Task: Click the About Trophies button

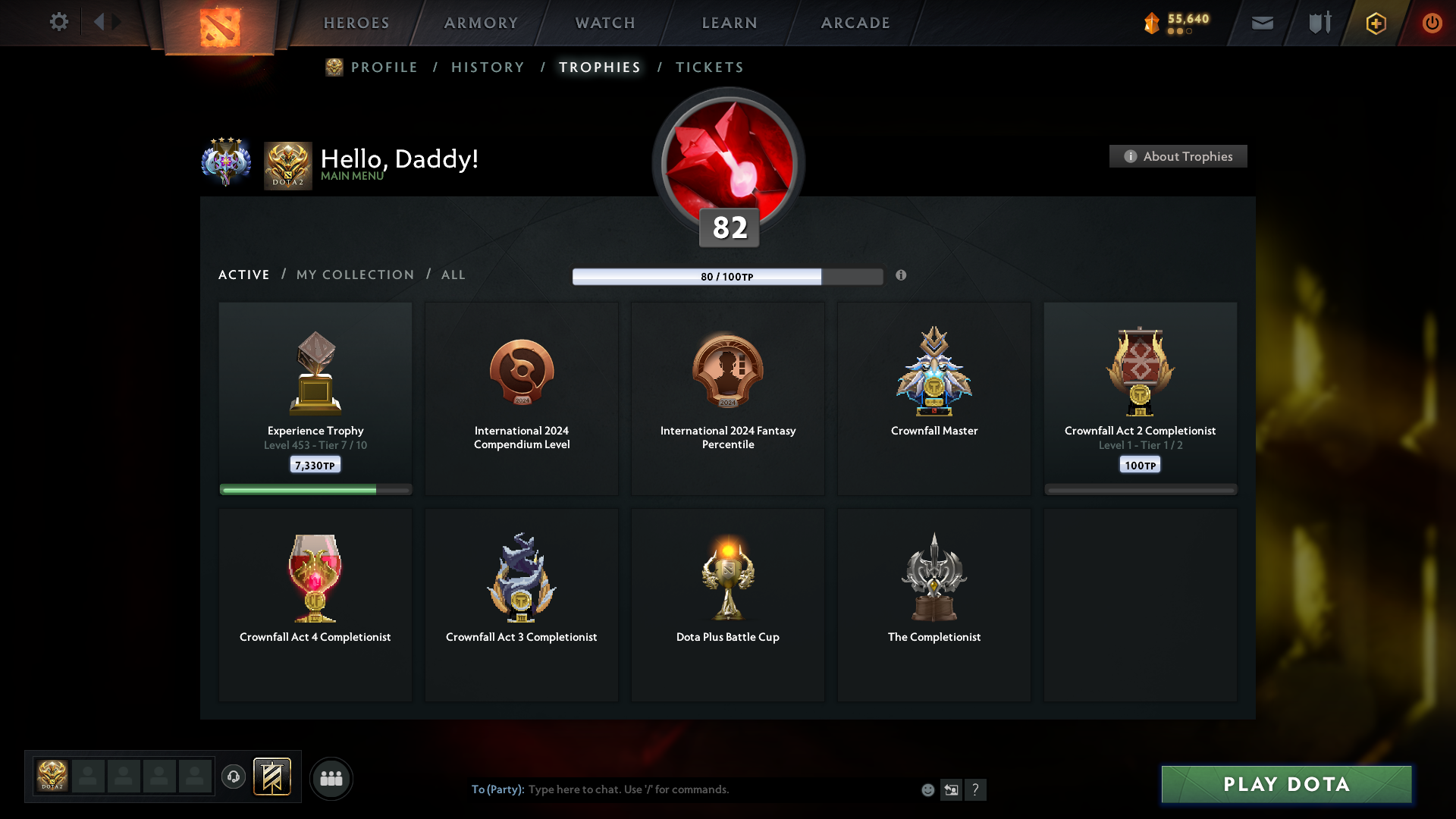Action: click(x=1178, y=156)
